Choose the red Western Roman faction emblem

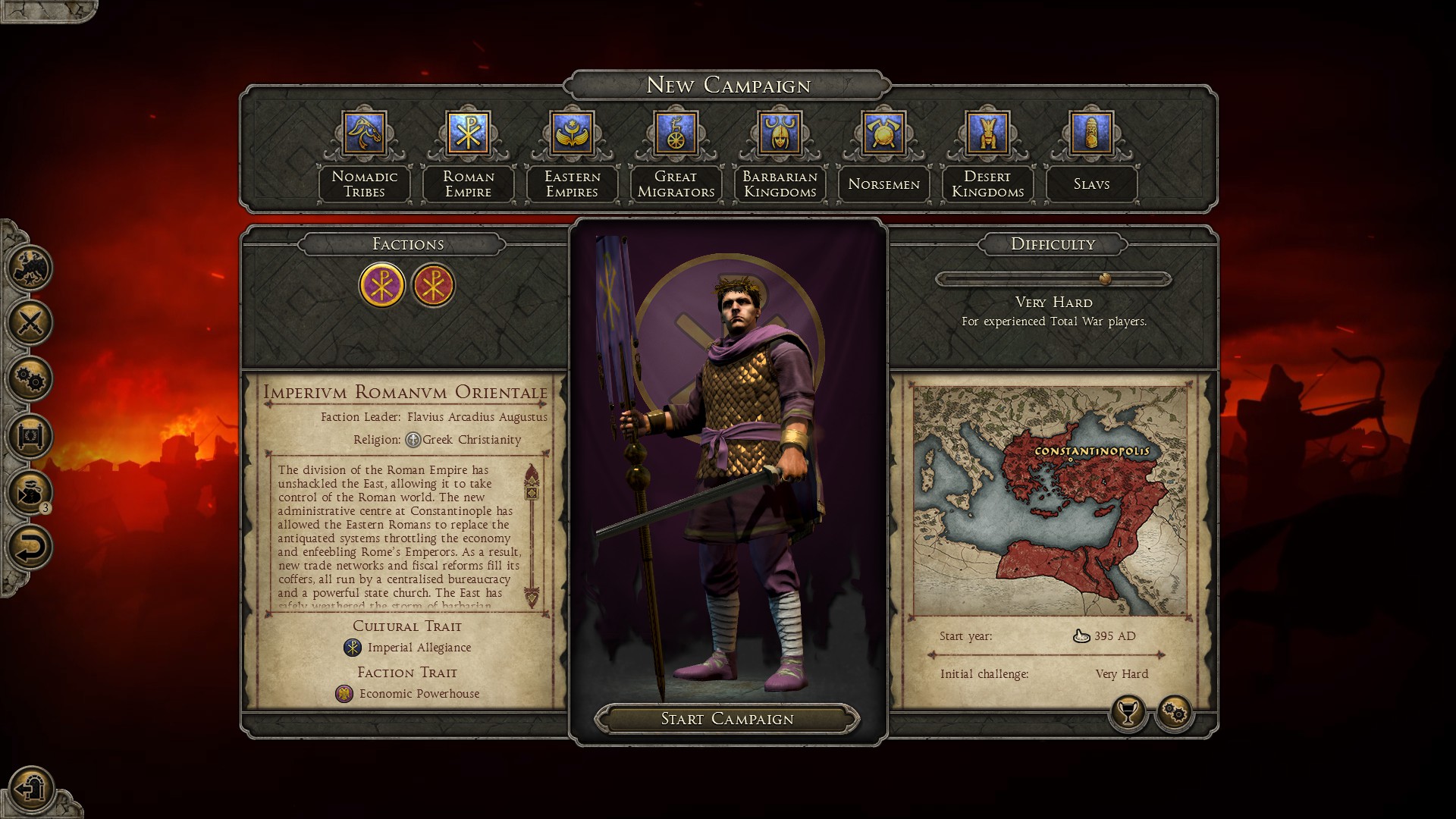[x=433, y=285]
